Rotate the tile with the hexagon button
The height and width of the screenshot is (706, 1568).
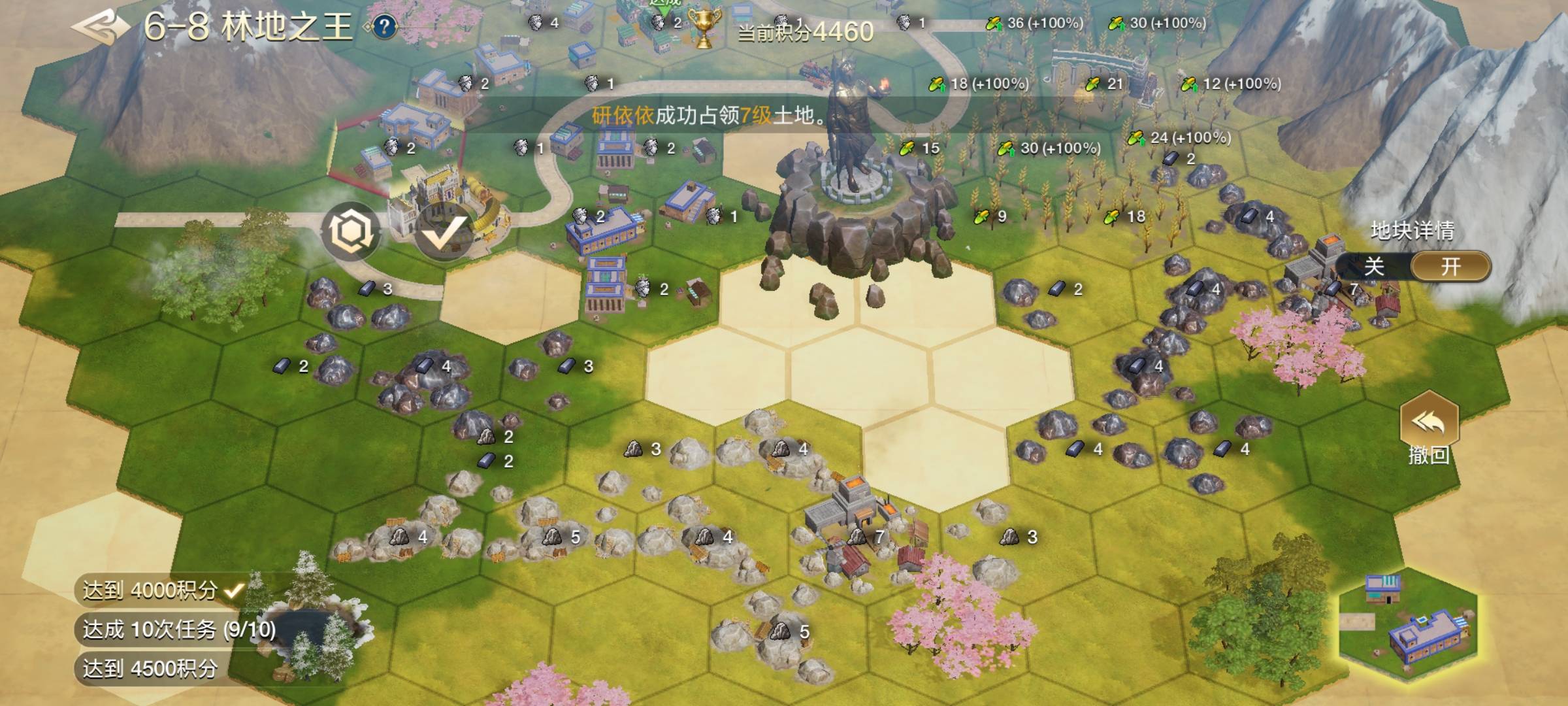(350, 231)
